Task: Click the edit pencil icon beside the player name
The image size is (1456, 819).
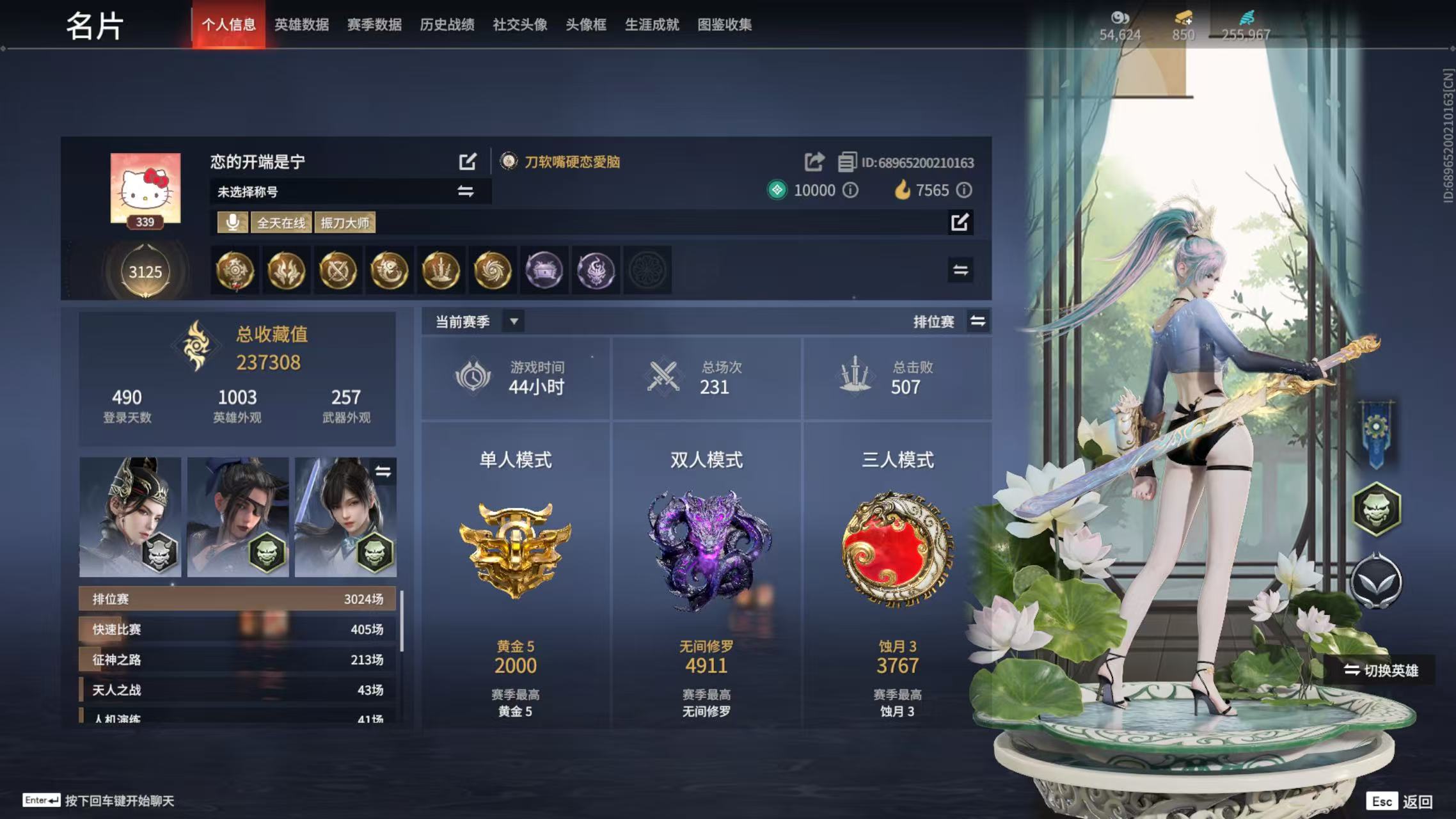Action: [468, 161]
